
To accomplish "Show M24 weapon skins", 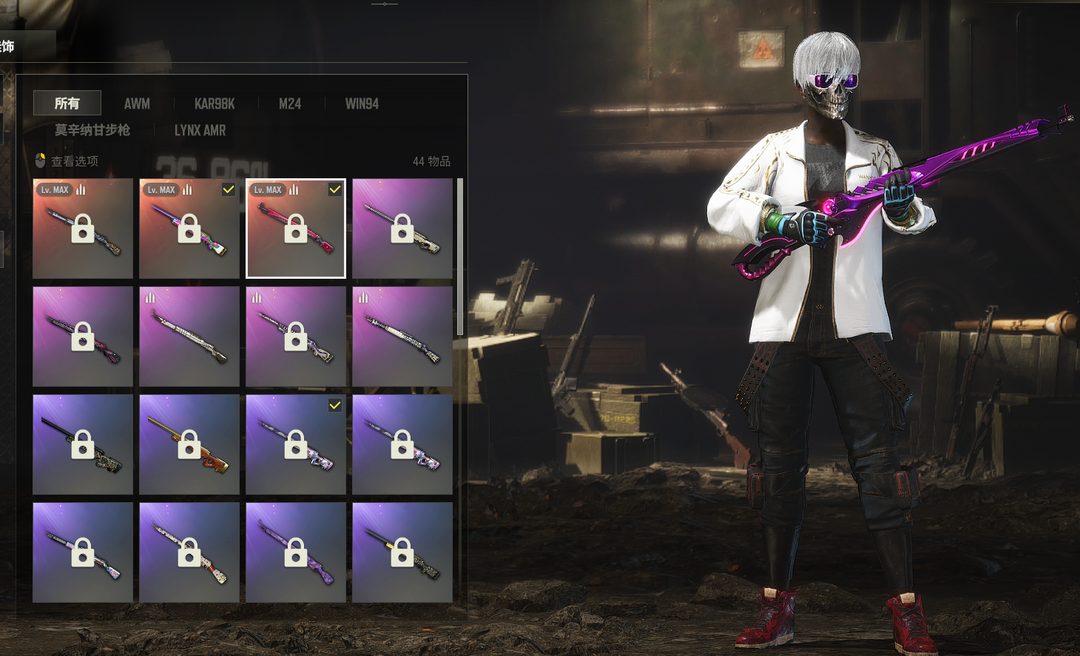I will point(290,103).
